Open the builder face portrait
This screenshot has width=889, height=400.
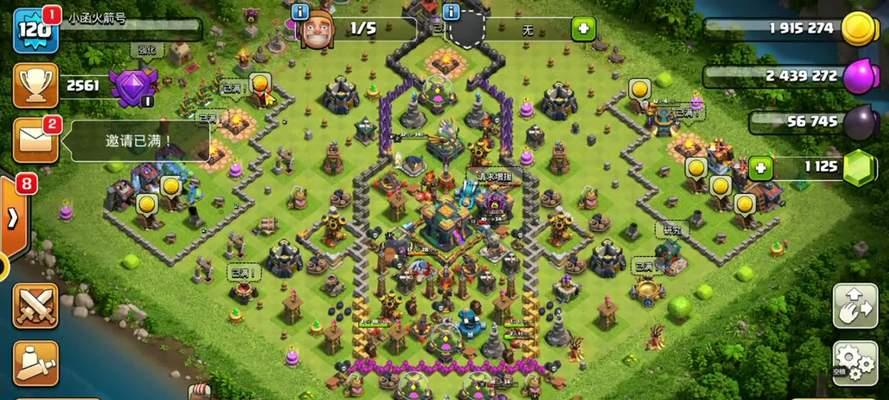(317, 30)
